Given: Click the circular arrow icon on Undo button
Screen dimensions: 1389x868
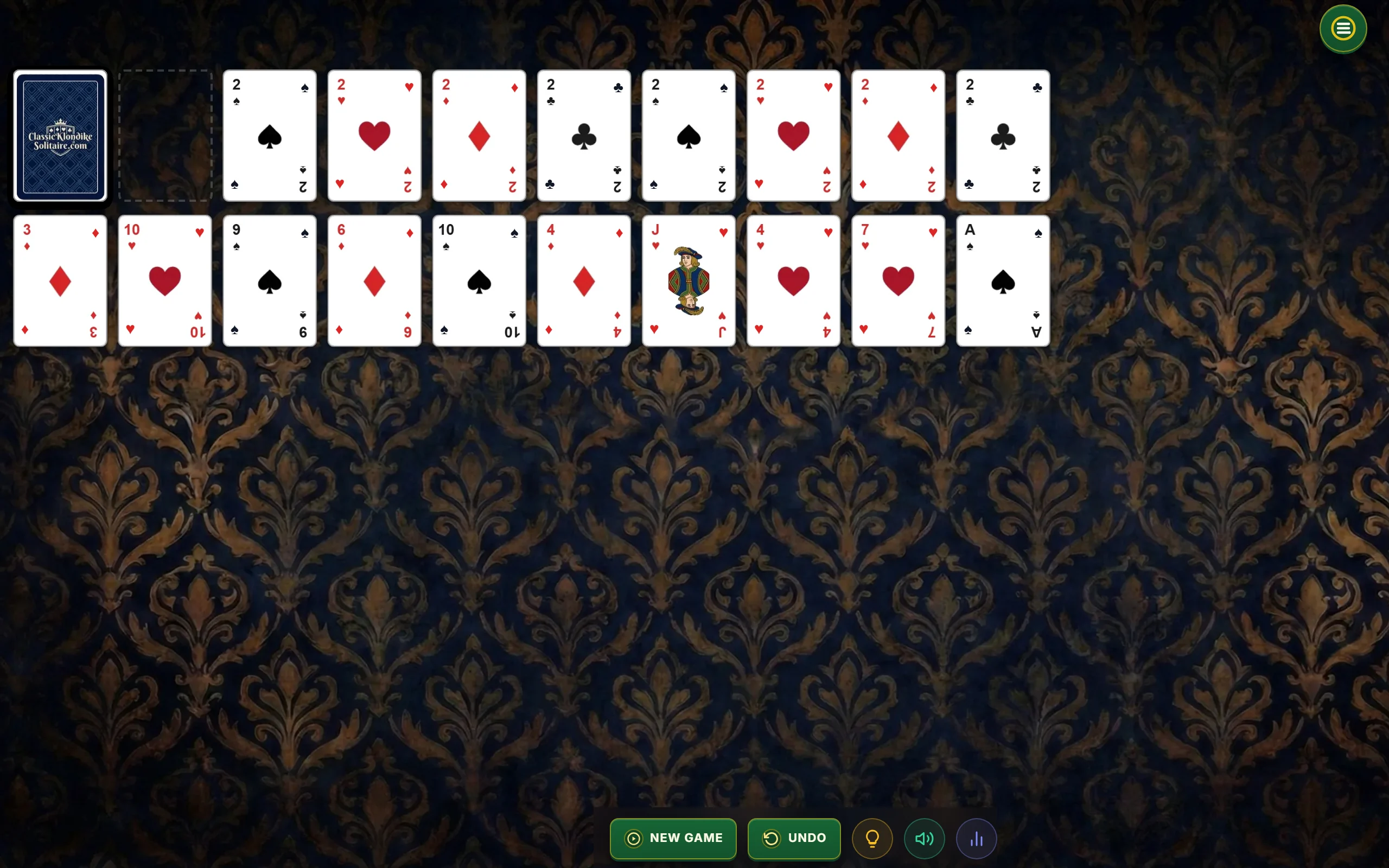Looking at the screenshot, I should point(772,838).
